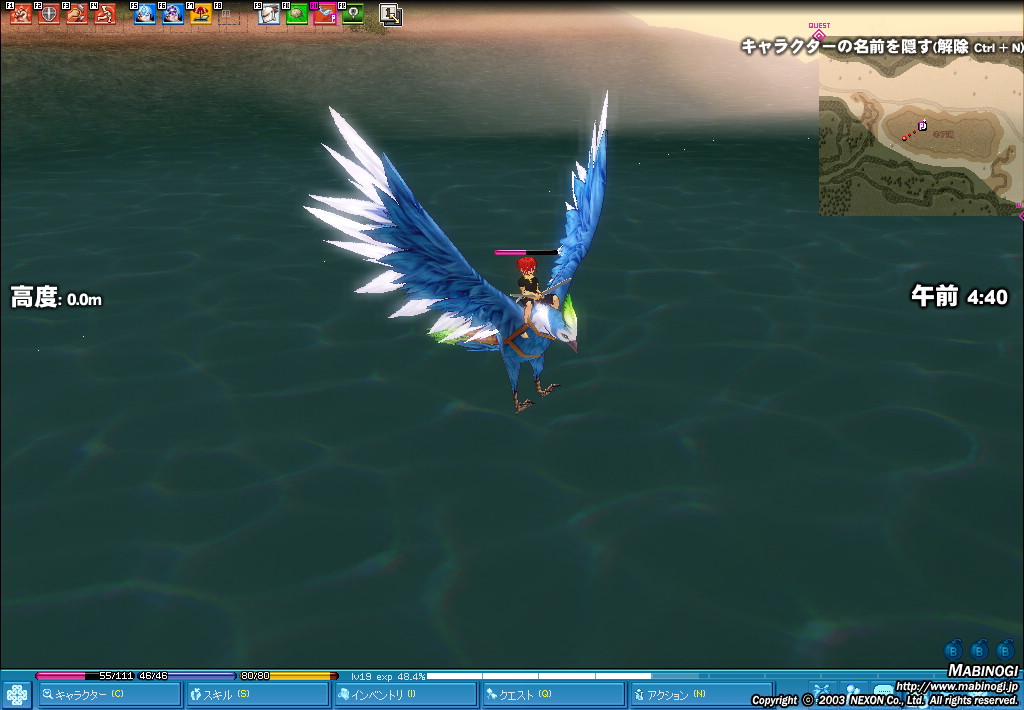The image size is (1024, 710).
Task: Open the インベントリ (Inventory) window
Action: 406,694
